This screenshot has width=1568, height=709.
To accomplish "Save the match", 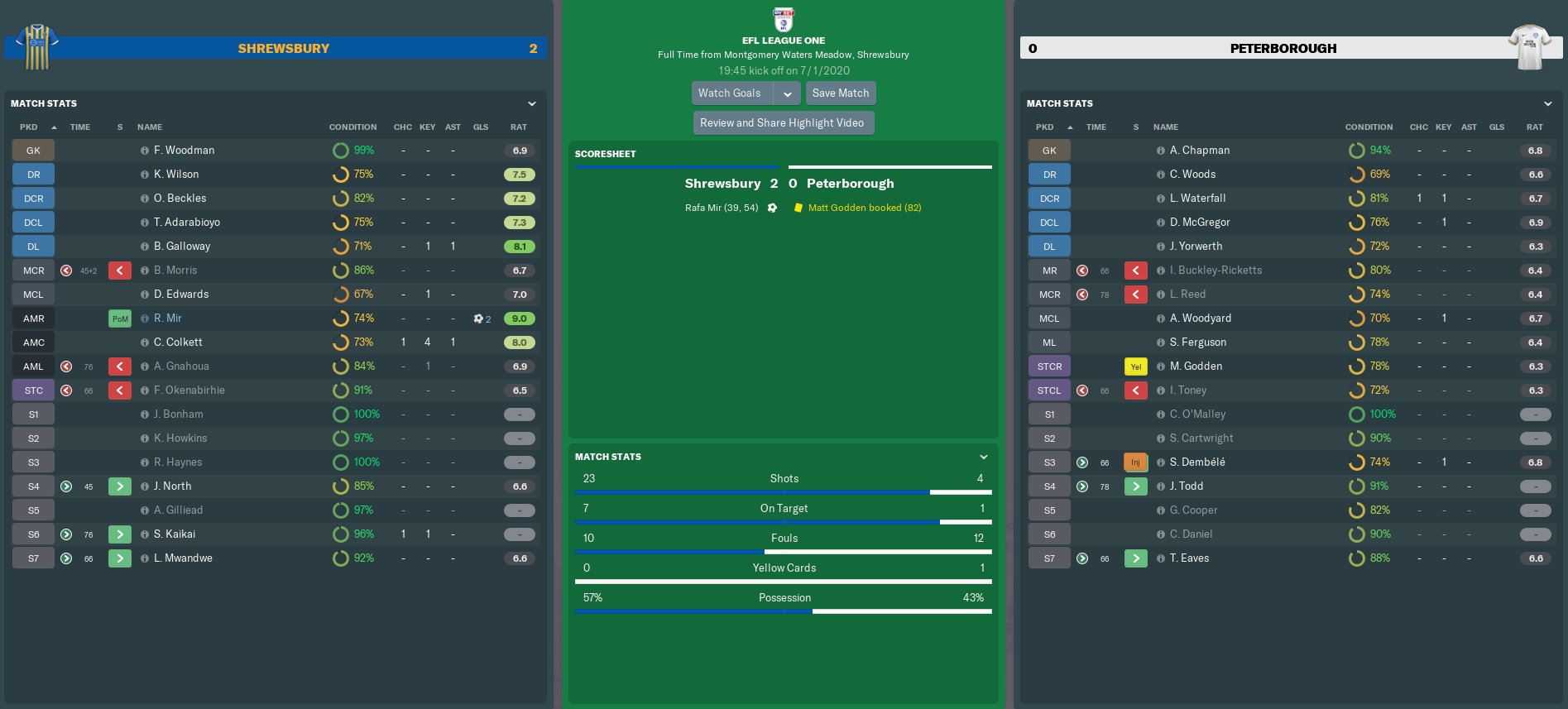I will [x=841, y=93].
